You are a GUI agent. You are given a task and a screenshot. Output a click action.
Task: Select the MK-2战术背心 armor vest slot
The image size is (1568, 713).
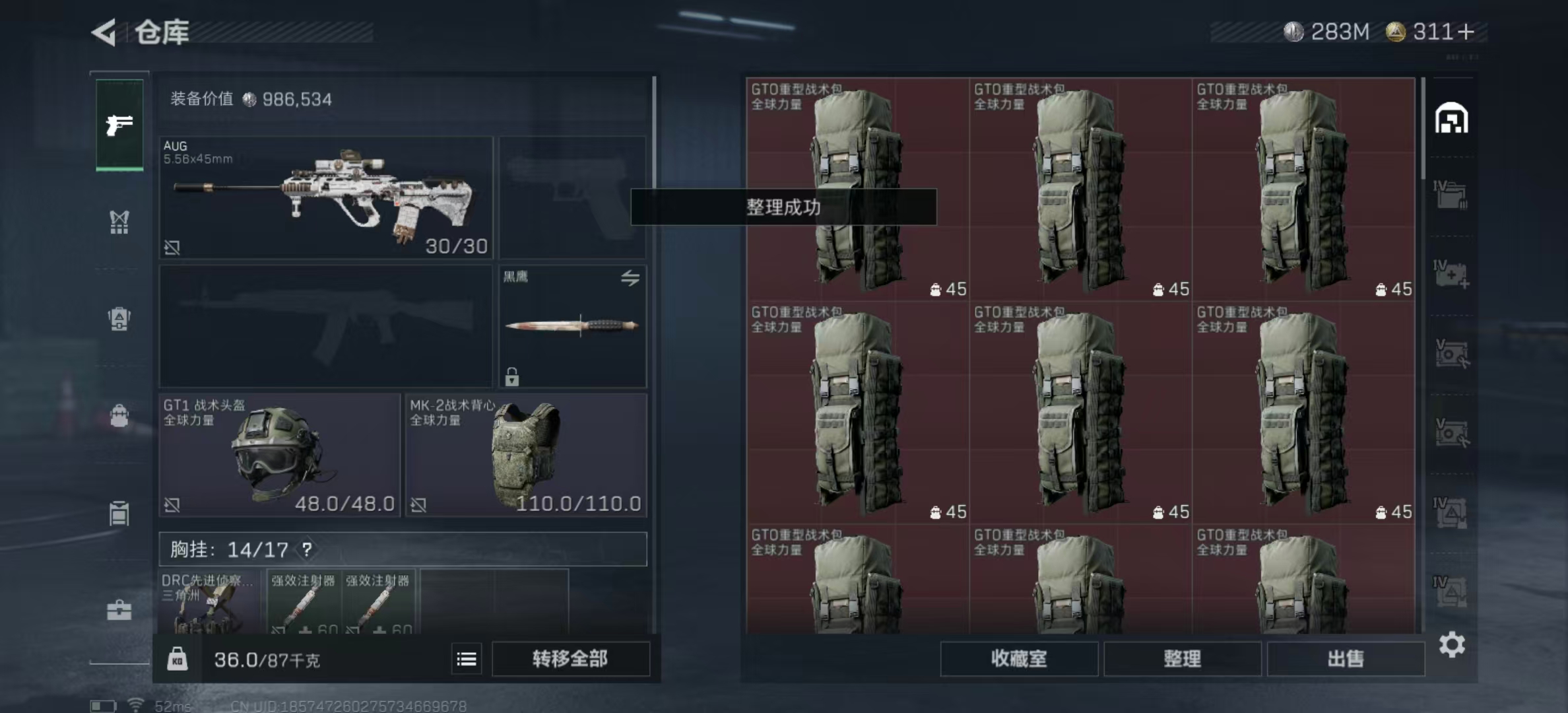coord(526,455)
